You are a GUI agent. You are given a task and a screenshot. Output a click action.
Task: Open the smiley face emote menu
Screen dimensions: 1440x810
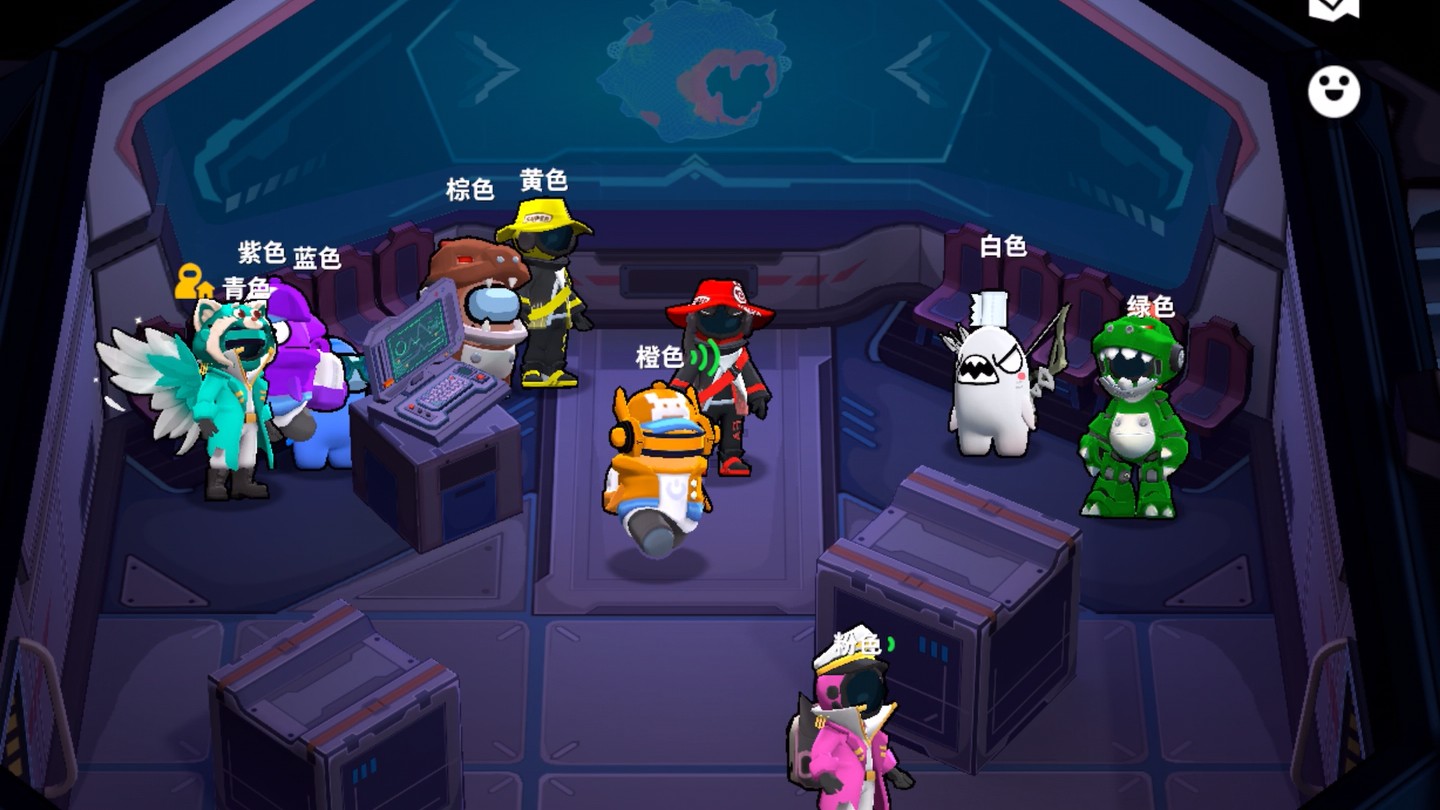point(1334,92)
